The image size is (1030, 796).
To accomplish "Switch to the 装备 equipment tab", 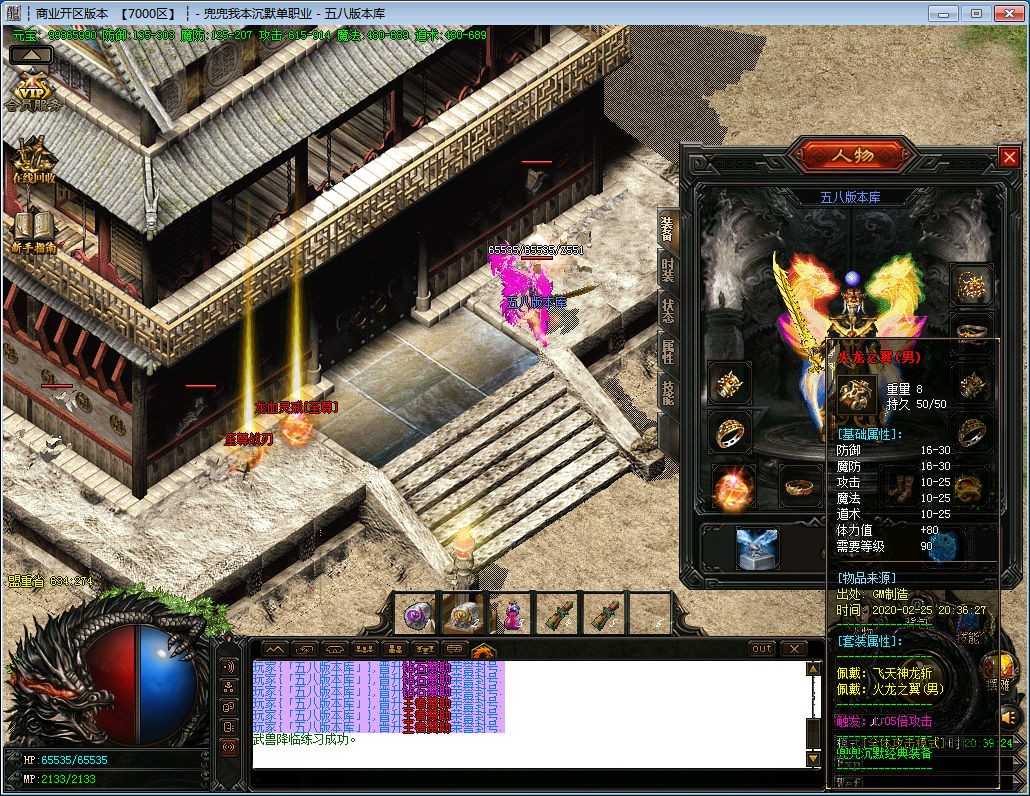I will tap(667, 229).
